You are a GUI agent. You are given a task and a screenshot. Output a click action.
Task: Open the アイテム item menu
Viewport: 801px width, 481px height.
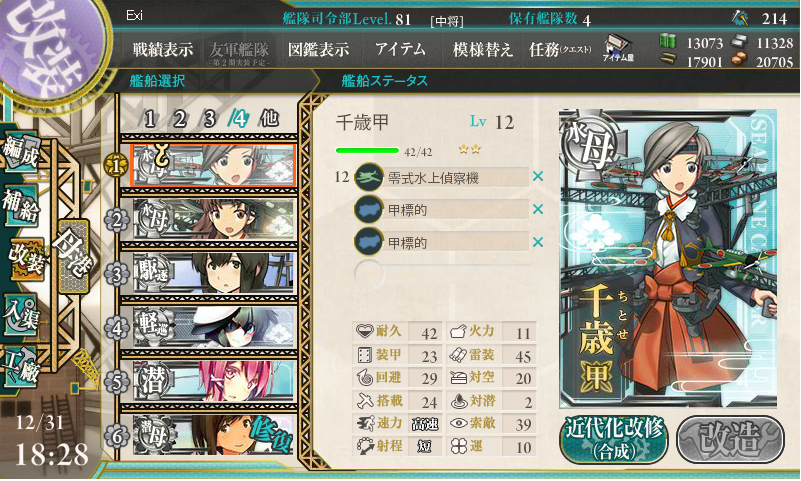pos(400,49)
